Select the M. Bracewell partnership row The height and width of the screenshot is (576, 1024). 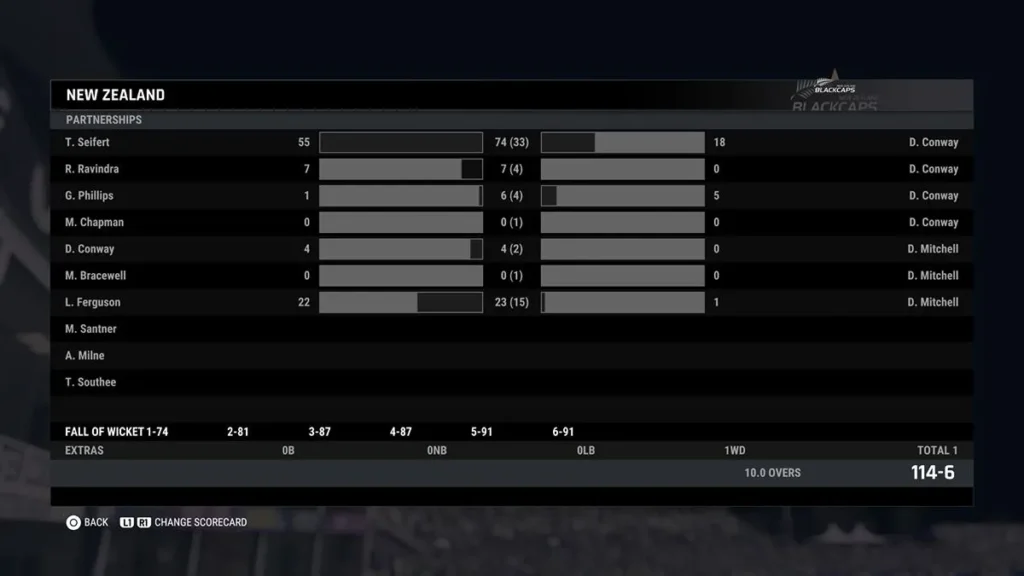(95, 275)
